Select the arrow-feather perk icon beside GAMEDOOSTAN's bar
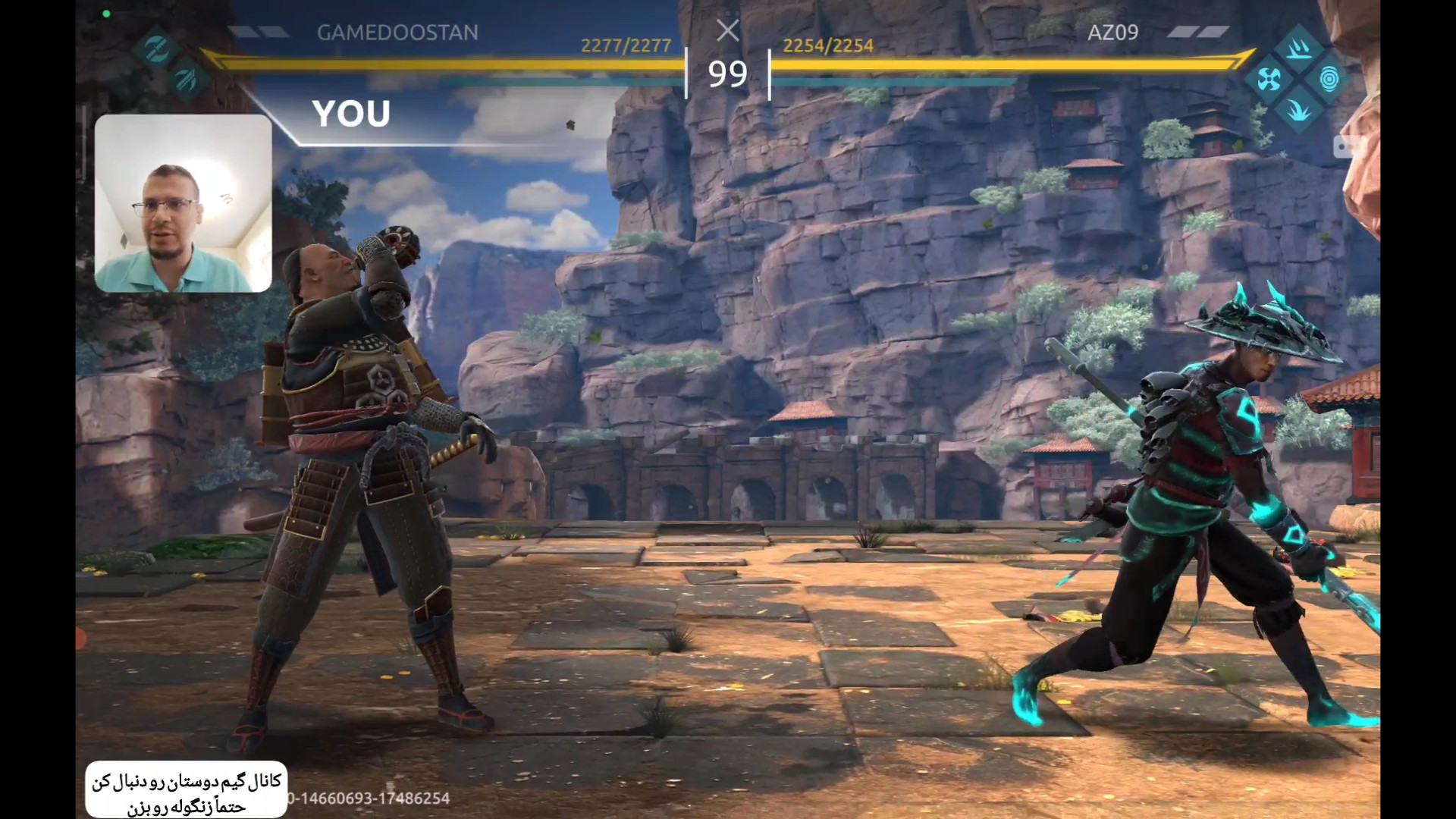The image size is (1456, 819). coord(186,79)
